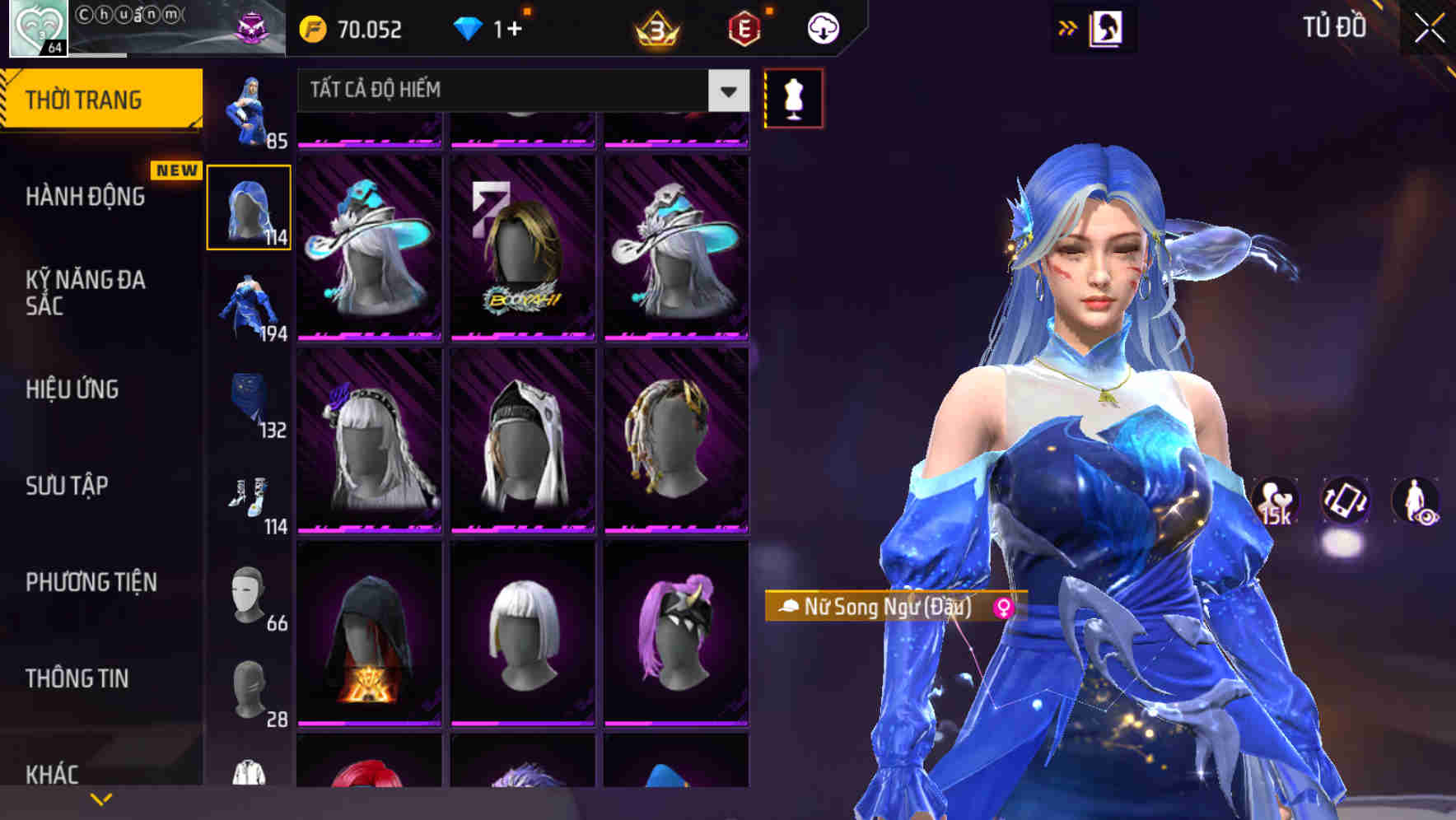Click the wardrobe snapshot icon near top right

pos(1108,27)
